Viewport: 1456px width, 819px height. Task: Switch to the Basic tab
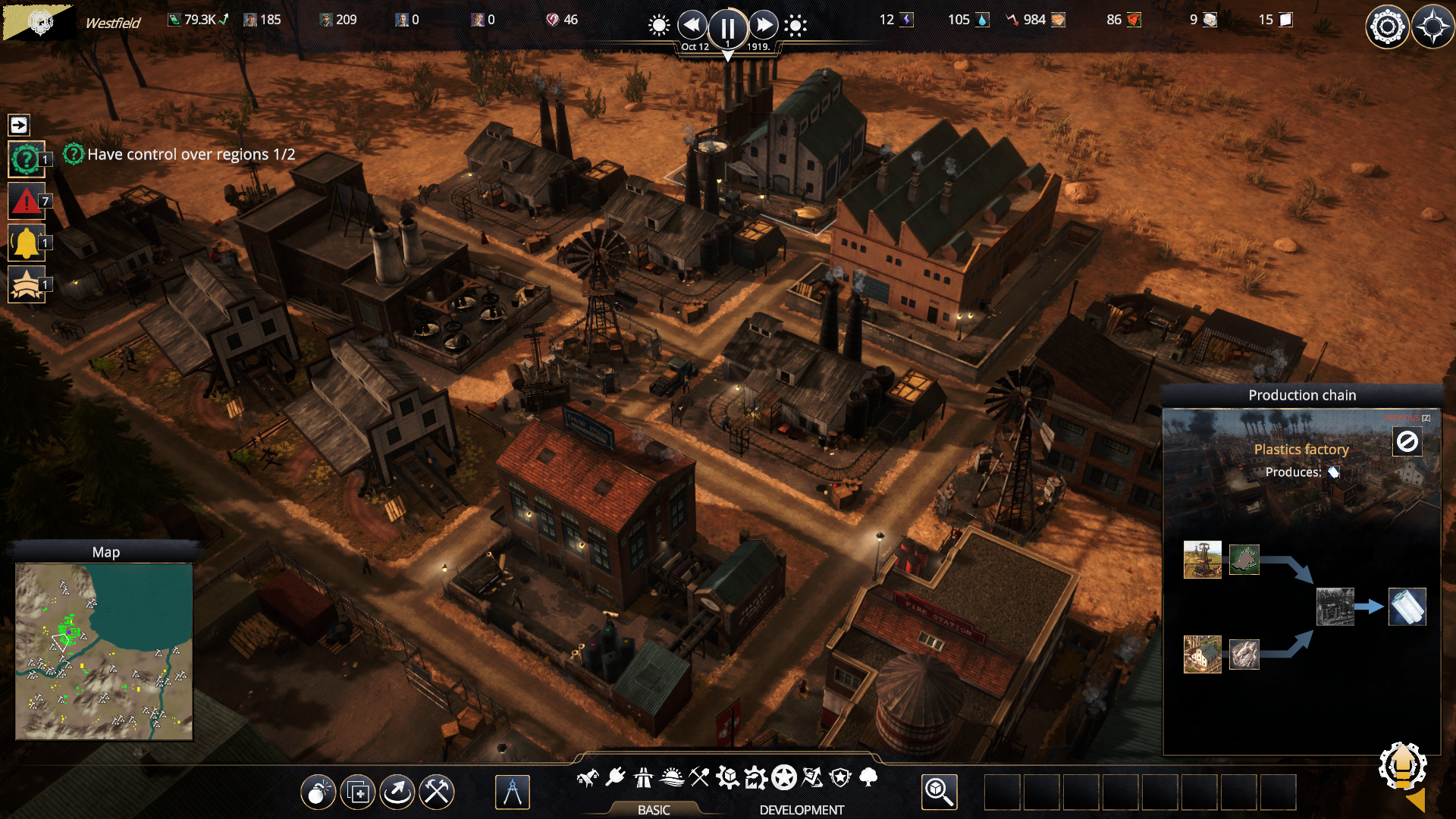(x=654, y=810)
